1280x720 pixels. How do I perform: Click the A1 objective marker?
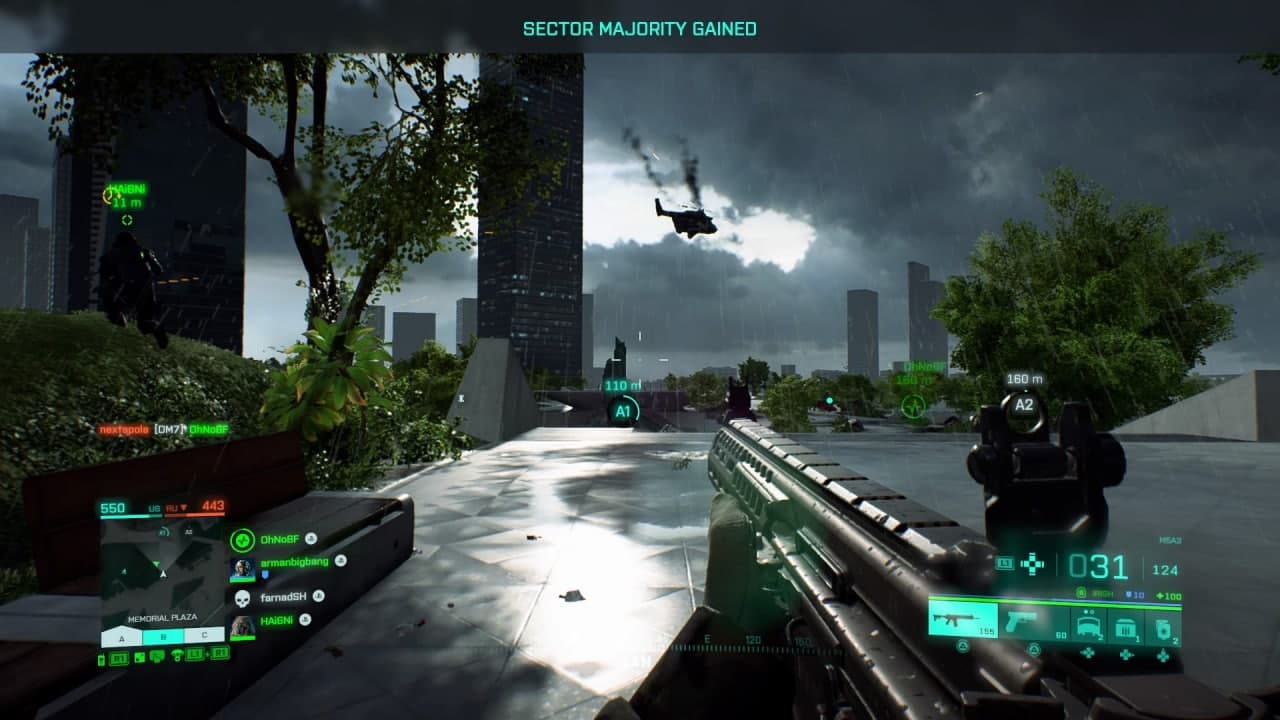tap(623, 410)
